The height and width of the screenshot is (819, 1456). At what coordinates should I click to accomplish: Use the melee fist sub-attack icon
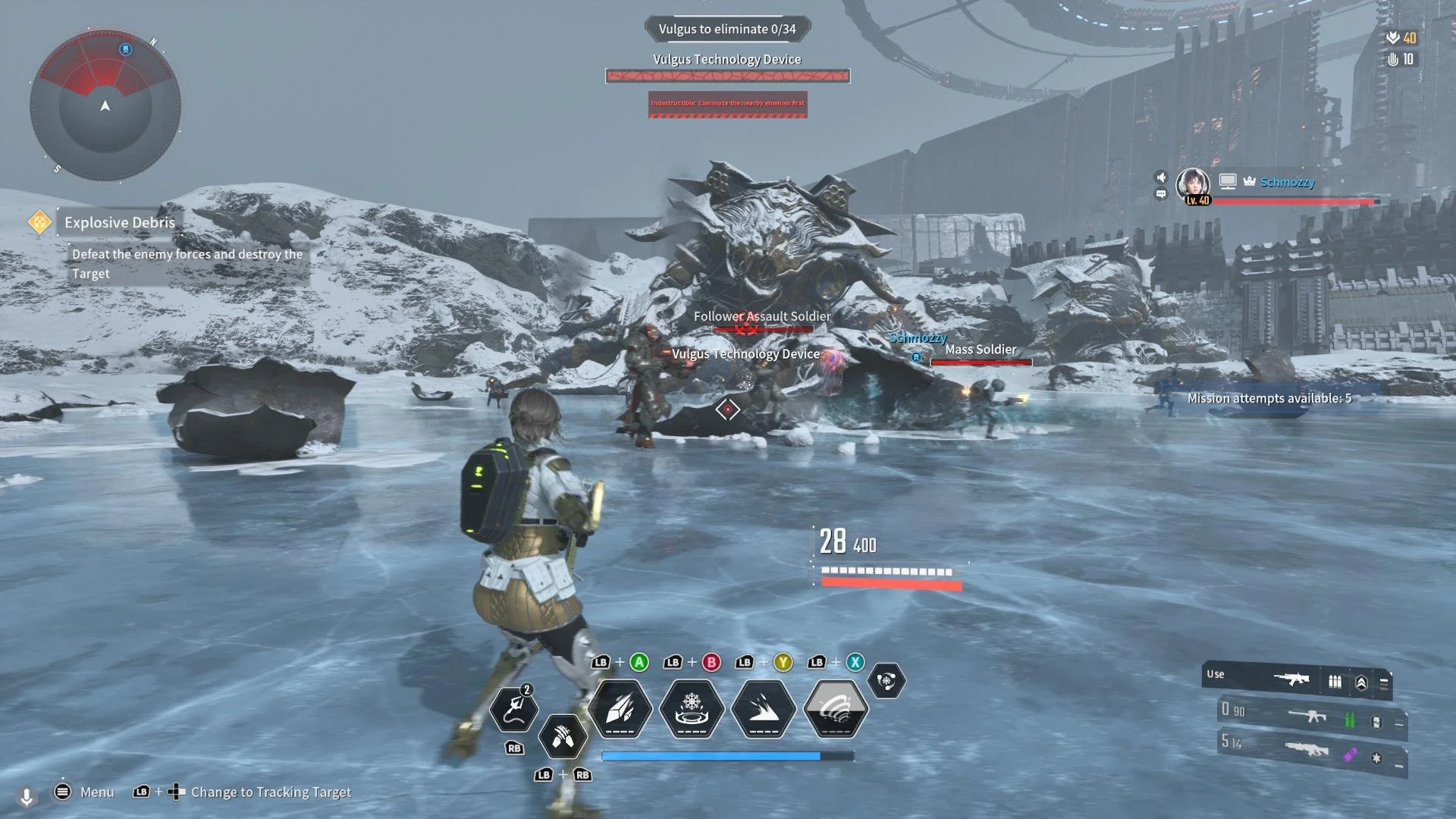pyautogui.click(x=563, y=736)
